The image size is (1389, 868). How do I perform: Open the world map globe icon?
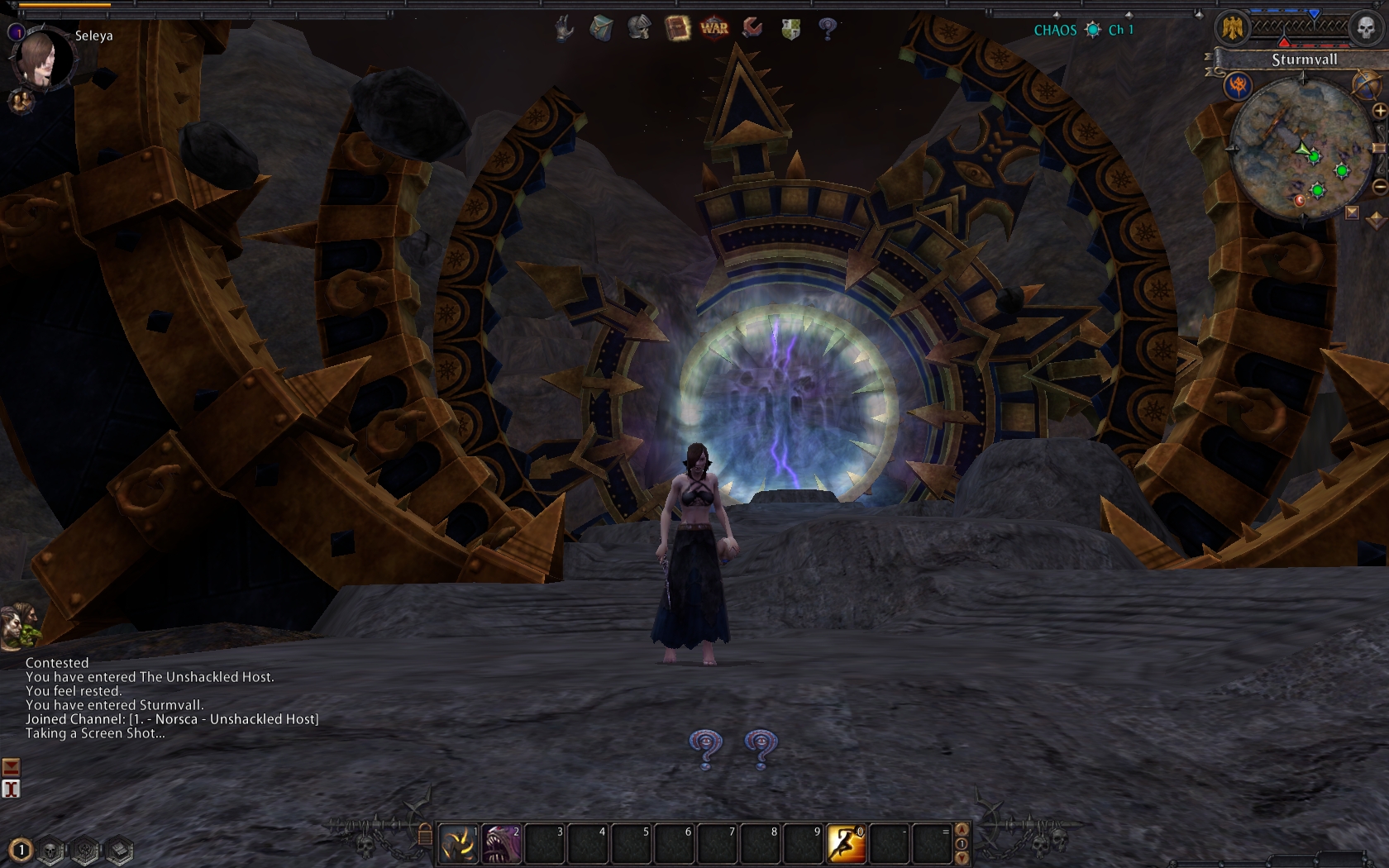(1364, 83)
